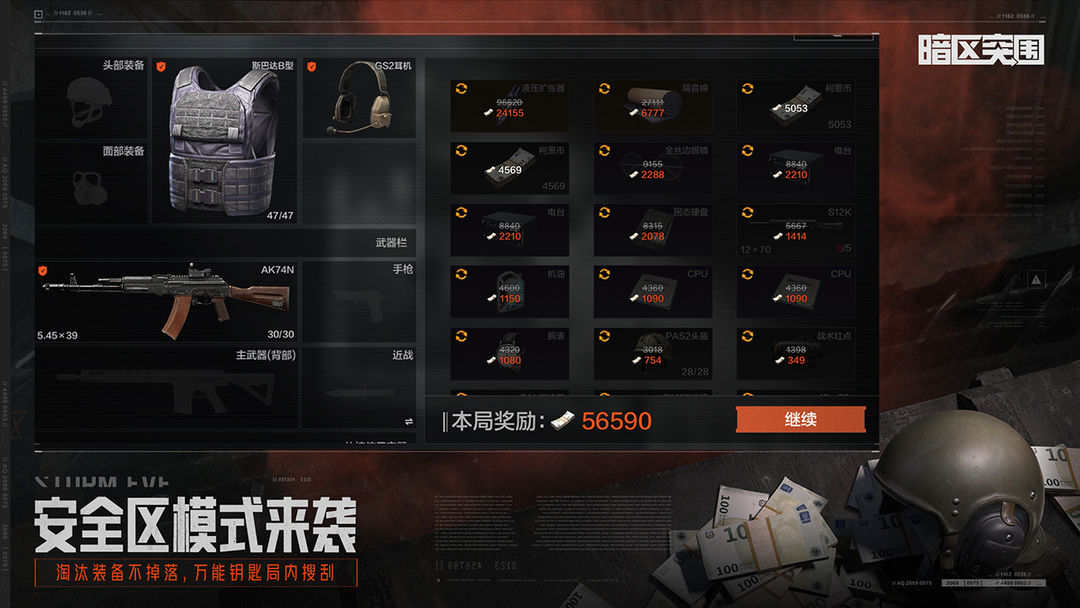
Task: Click the 继续 (Continue) button
Action: point(800,419)
